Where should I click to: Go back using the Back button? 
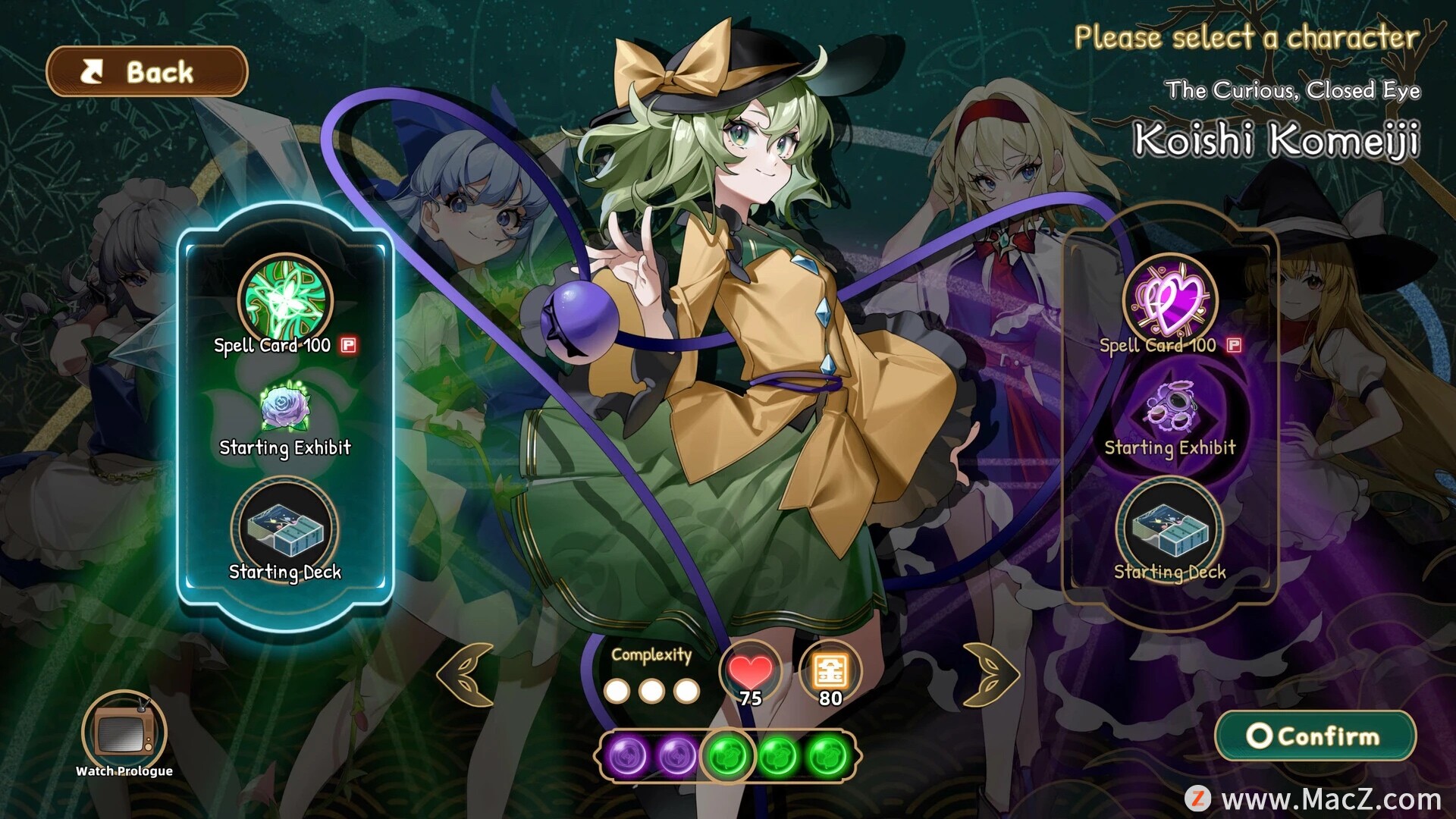(x=147, y=72)
